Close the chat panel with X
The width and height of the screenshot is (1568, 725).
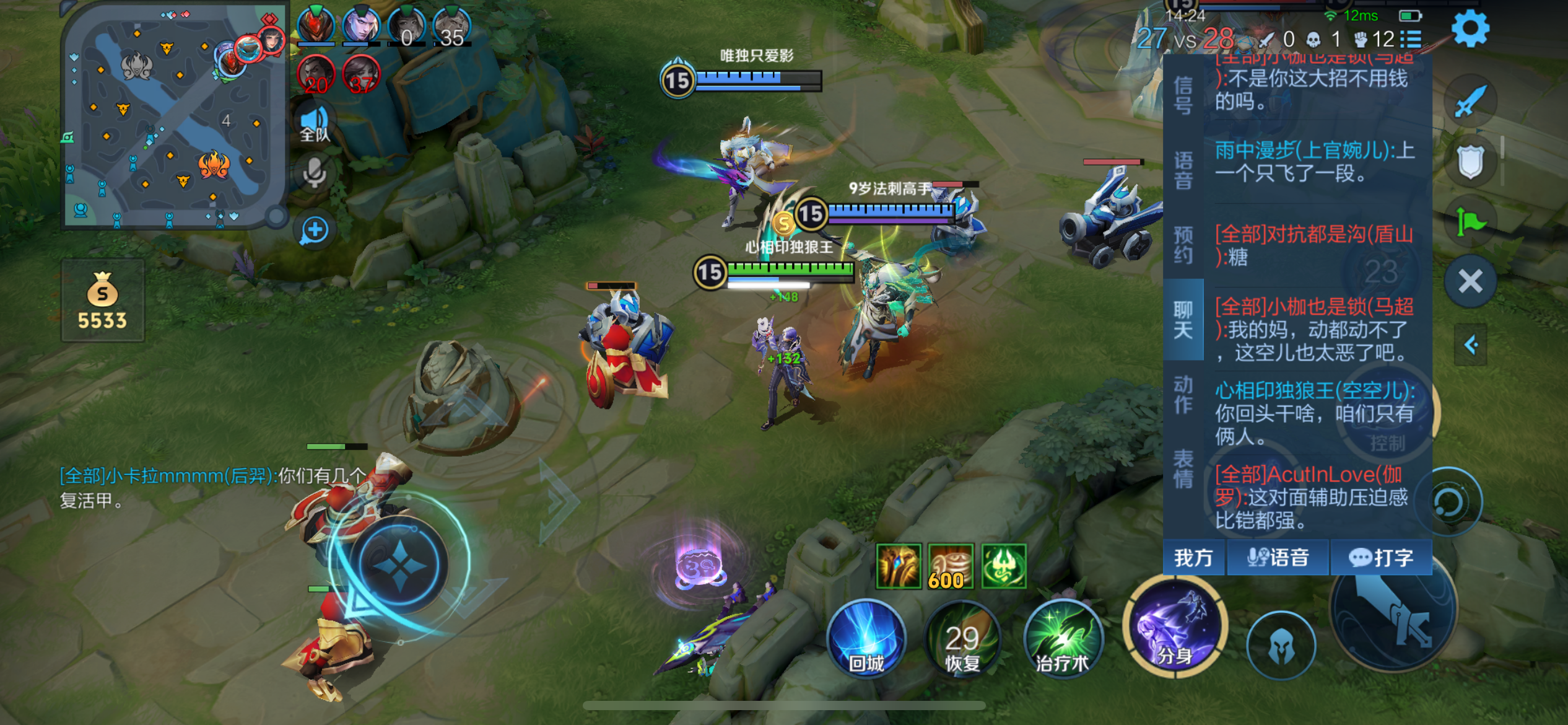(1470, 282)
